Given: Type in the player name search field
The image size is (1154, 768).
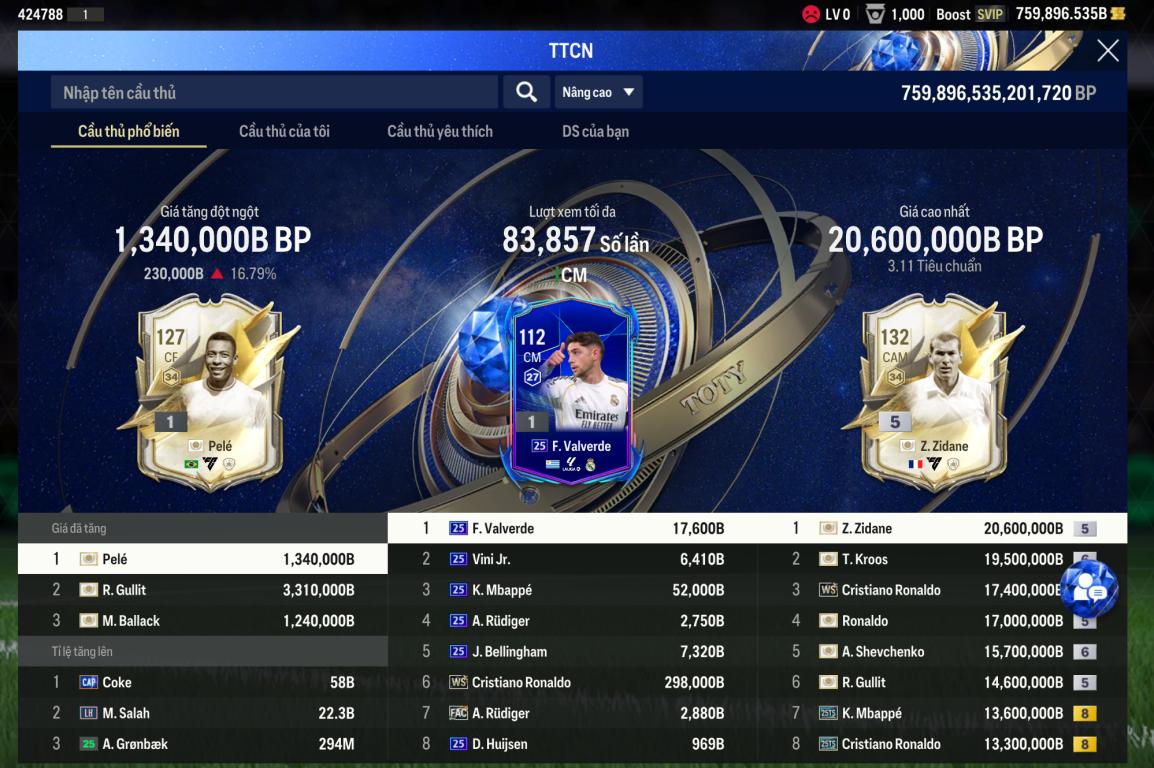Looking at the screenshot, I should [x=274, y=92].
